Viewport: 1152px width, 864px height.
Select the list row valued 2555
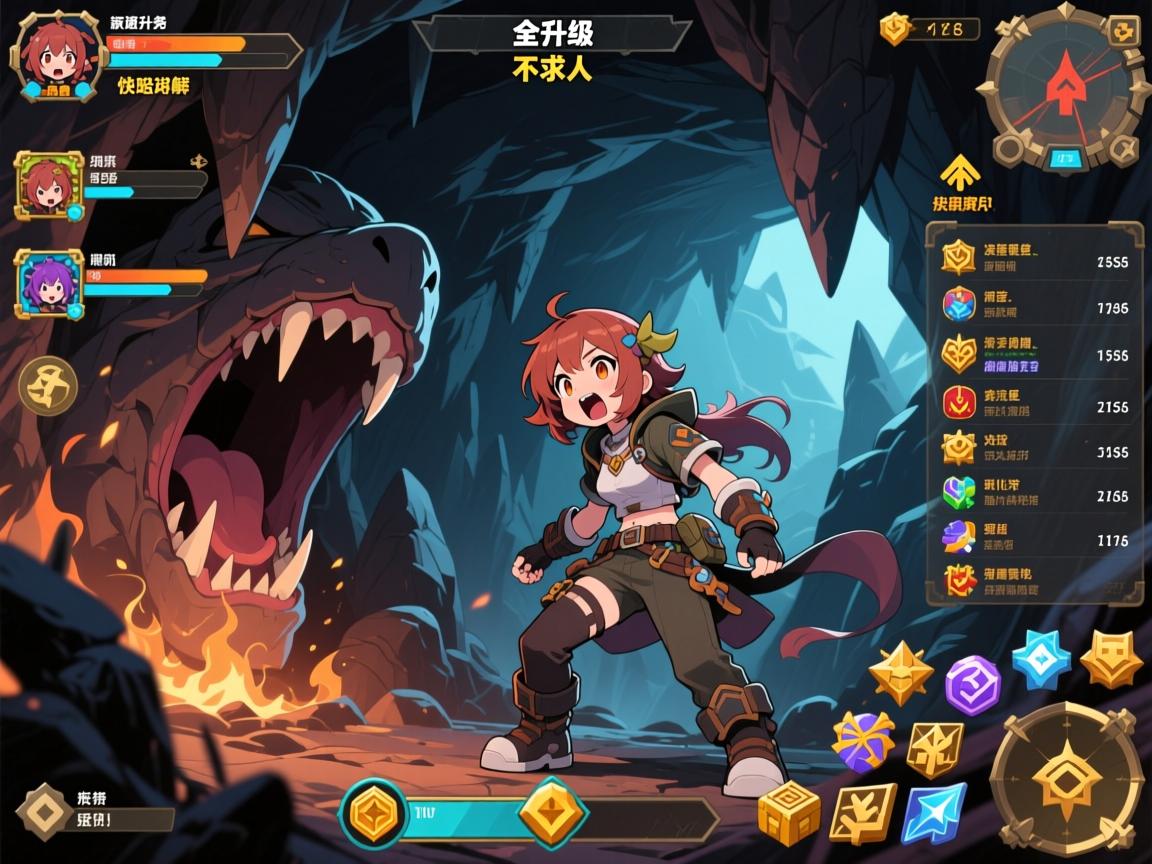(1035, 259)
